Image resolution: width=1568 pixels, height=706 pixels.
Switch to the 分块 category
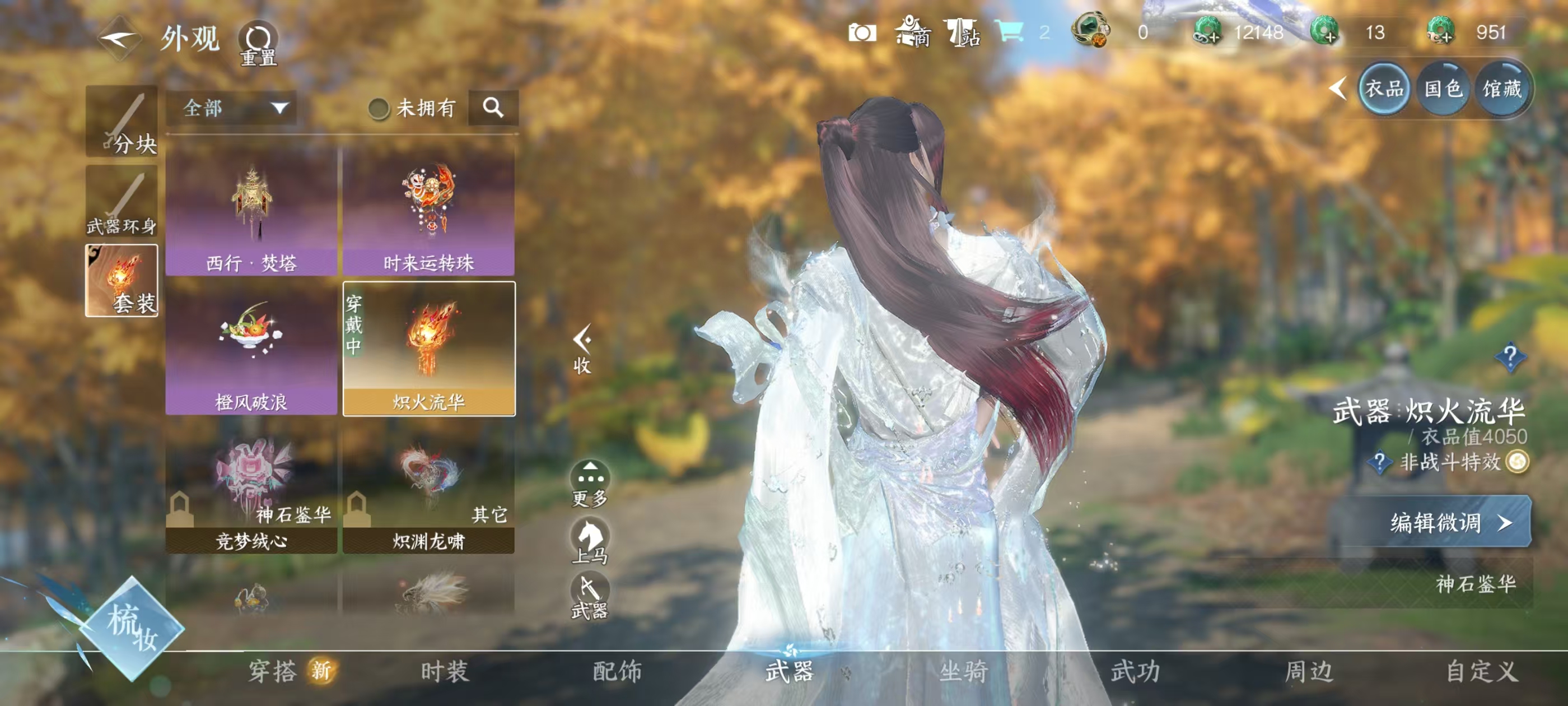tap(122, 122)
